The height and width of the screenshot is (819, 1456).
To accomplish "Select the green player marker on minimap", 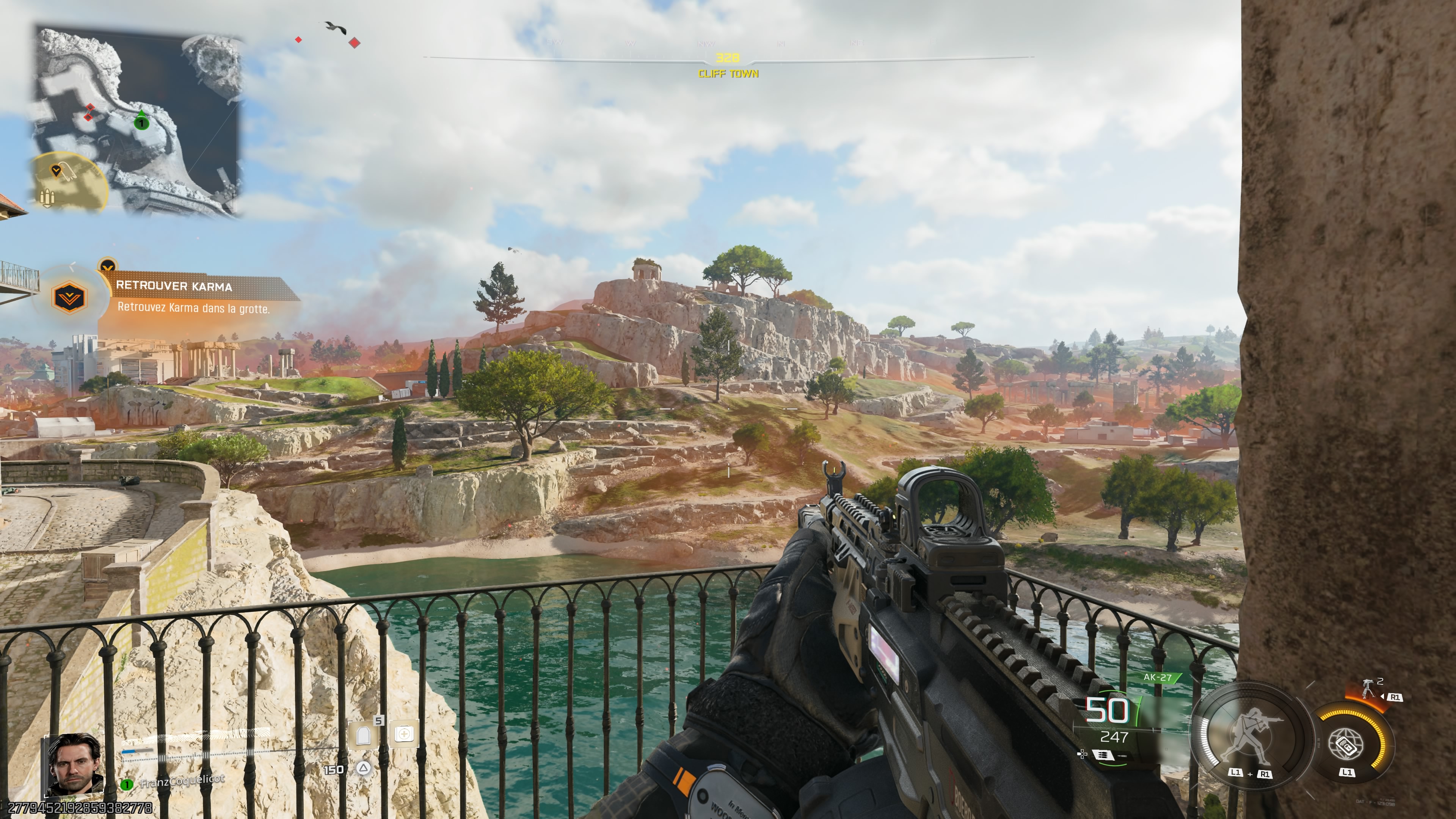I will pos(141,121).
